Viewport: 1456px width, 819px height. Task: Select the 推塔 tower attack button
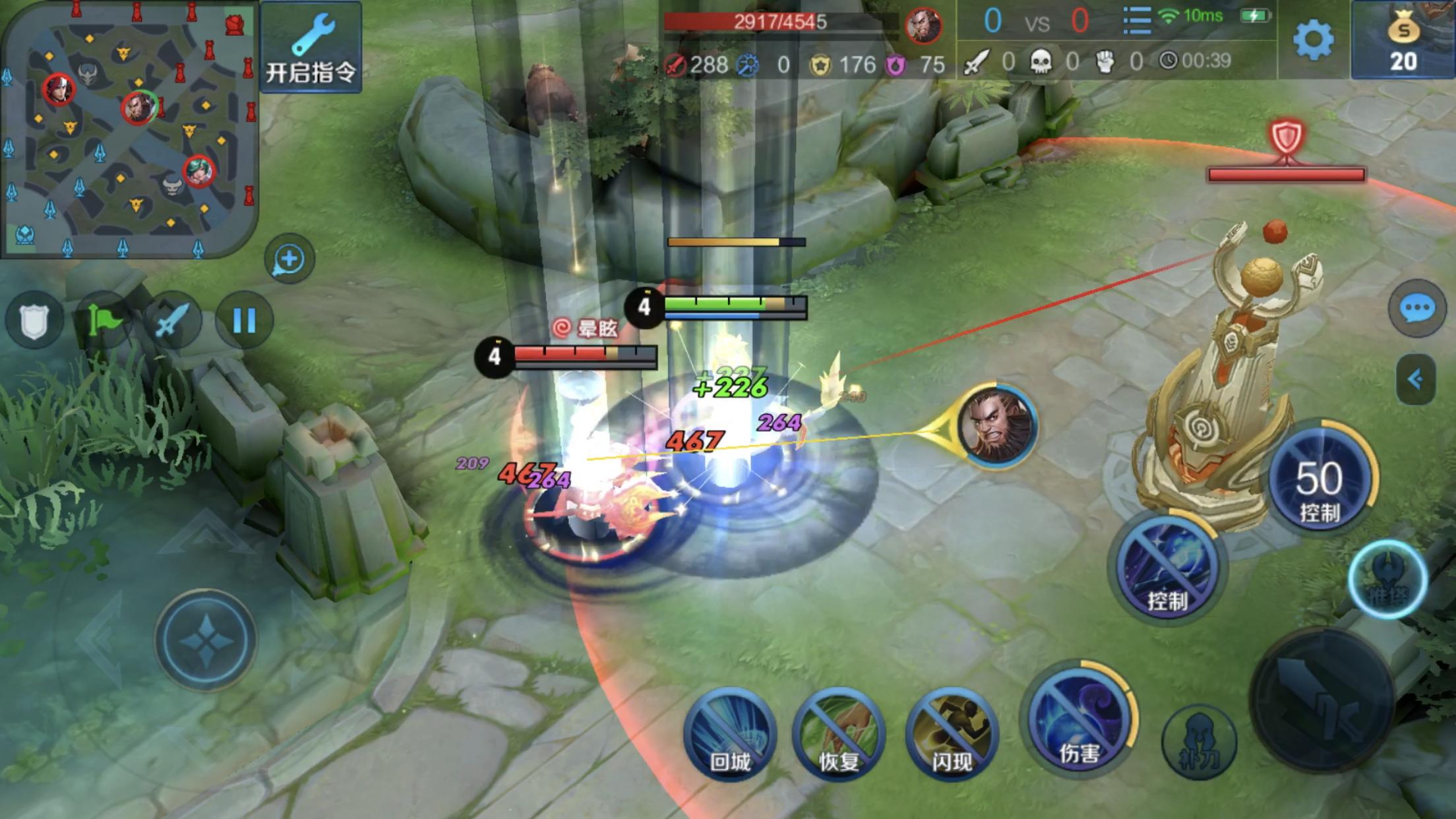coord(1387,580)
